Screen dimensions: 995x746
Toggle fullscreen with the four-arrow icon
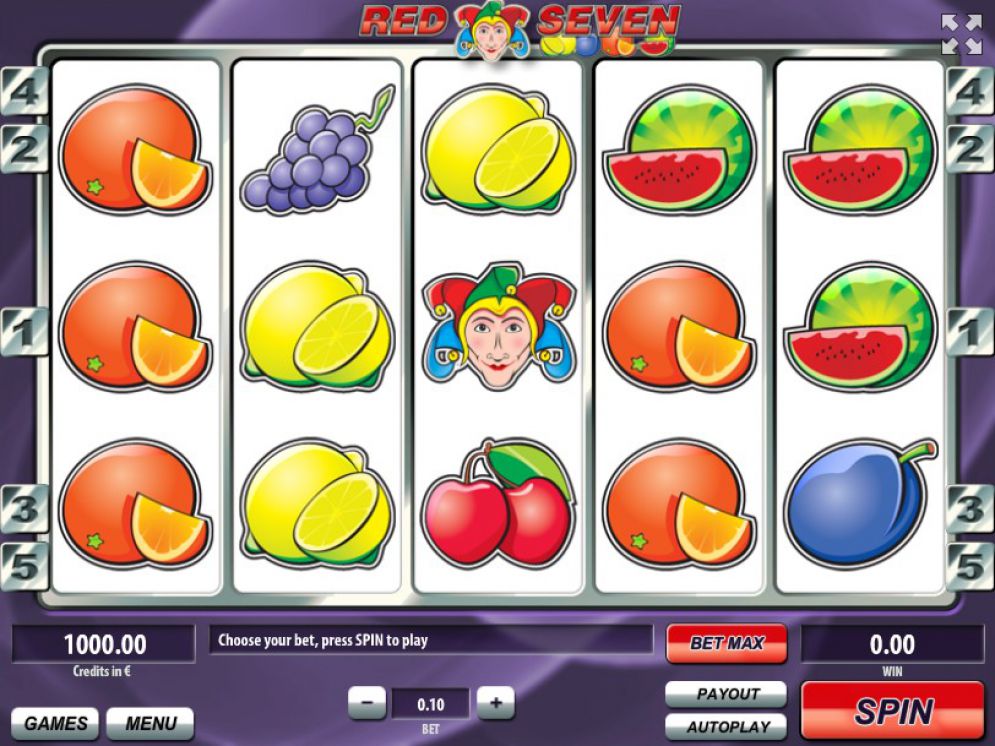tap(961, 34)
